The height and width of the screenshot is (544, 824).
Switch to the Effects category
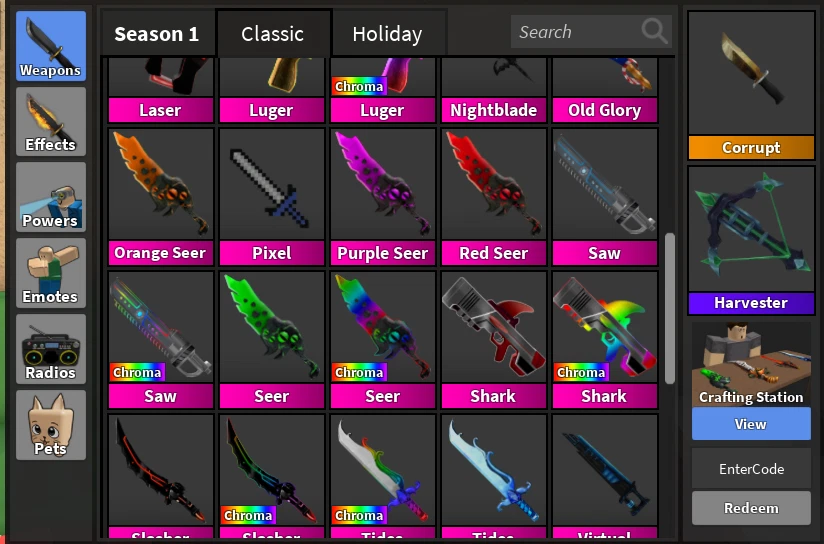click(x=51, y=121)
